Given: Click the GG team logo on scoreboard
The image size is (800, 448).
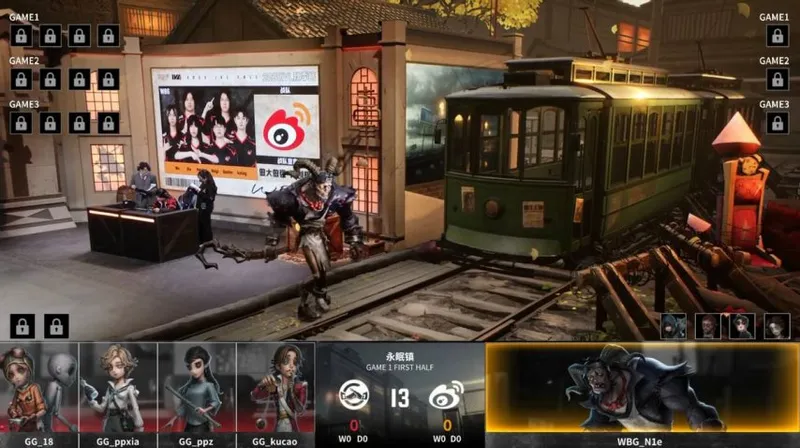Looking at the screenshot, I should (355, 396).
